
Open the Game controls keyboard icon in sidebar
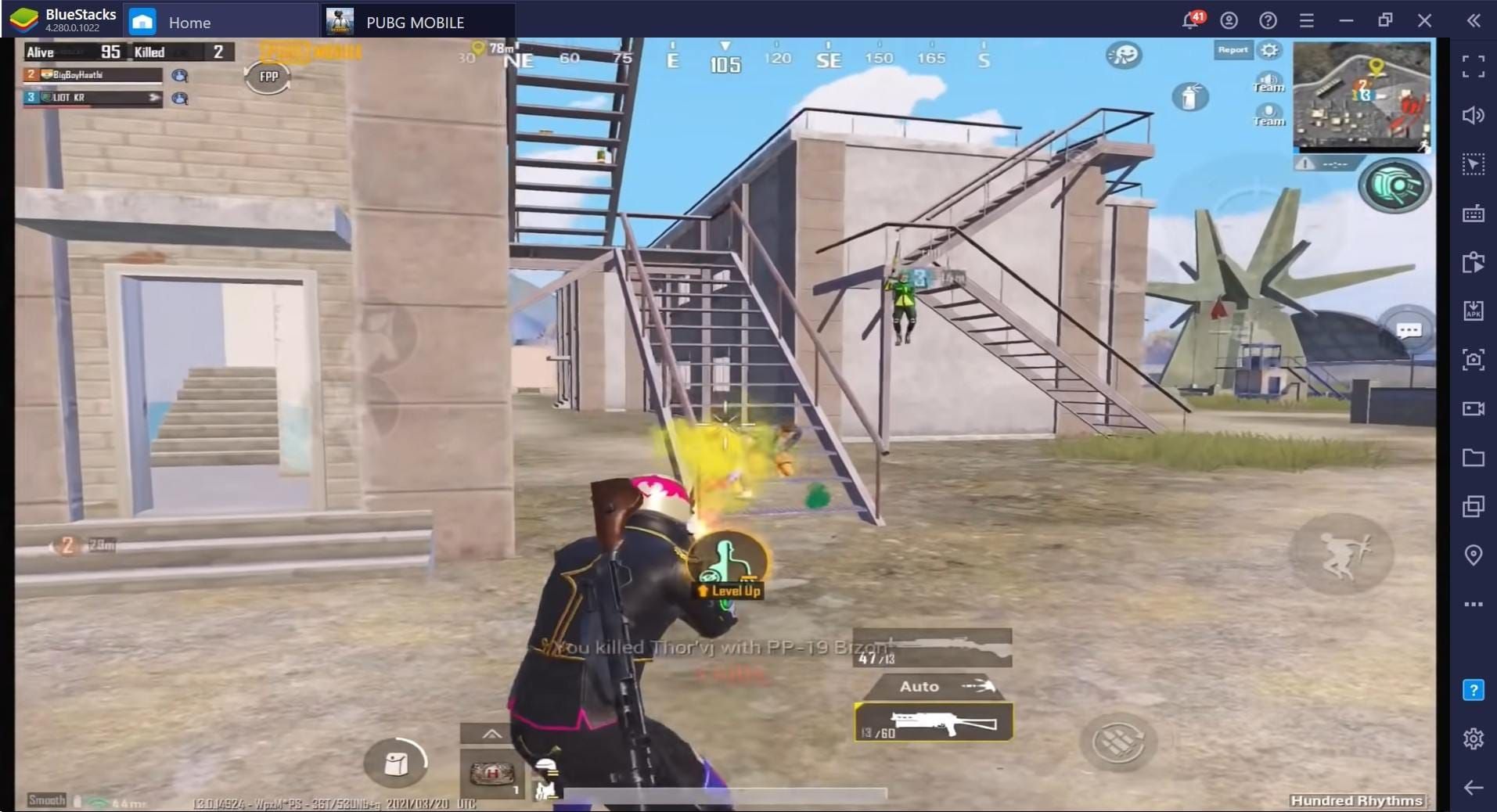[1474, 213]
